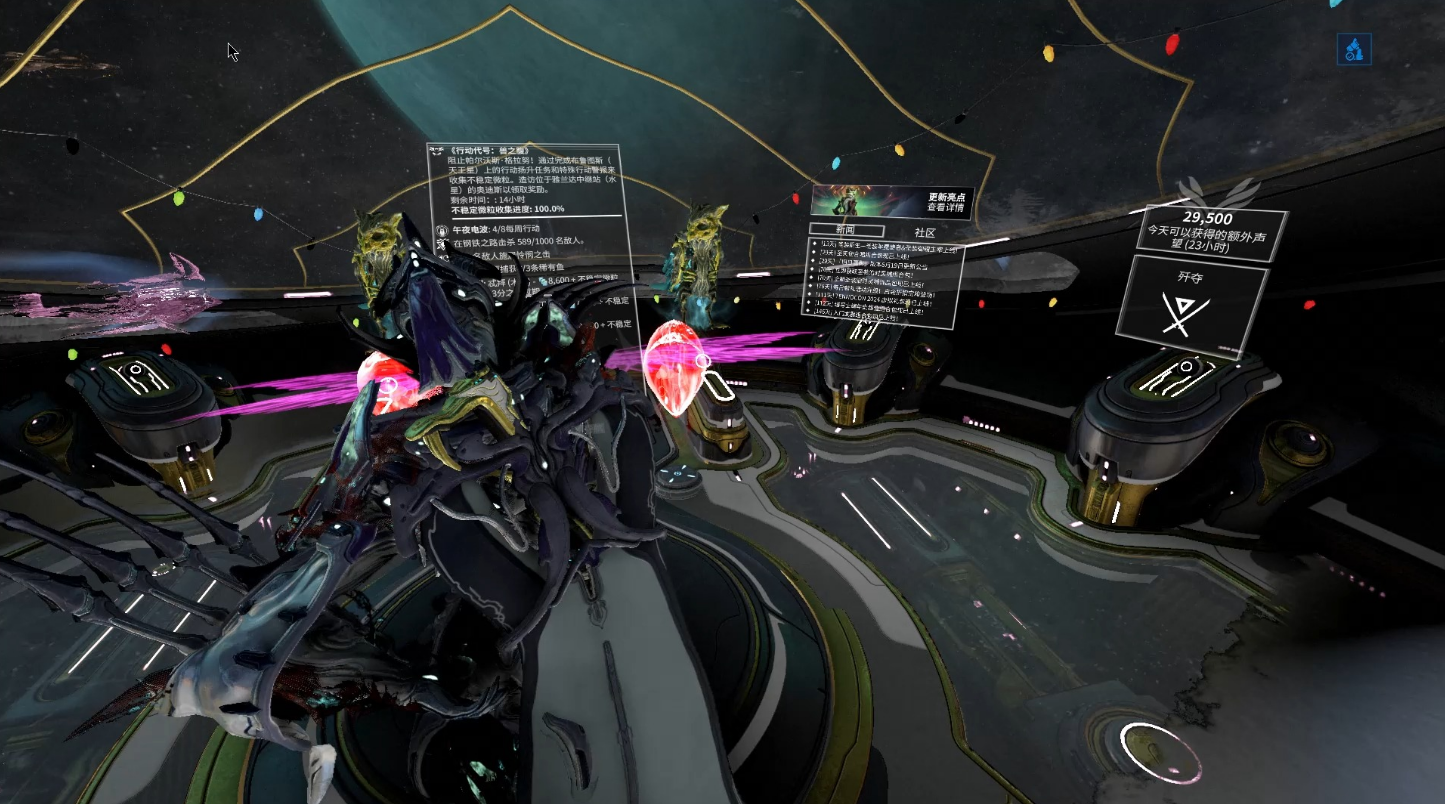Switch to the 社区 community tab
Screen dimensions: 1445x804
(925, 232)
